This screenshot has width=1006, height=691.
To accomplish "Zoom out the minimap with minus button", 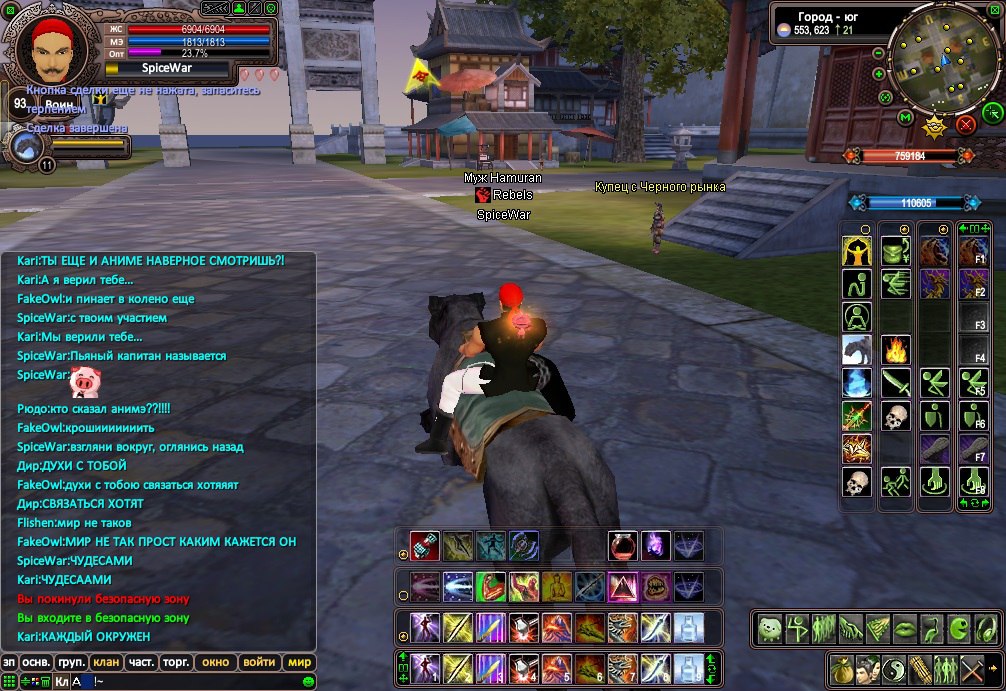I will point(878,53).
